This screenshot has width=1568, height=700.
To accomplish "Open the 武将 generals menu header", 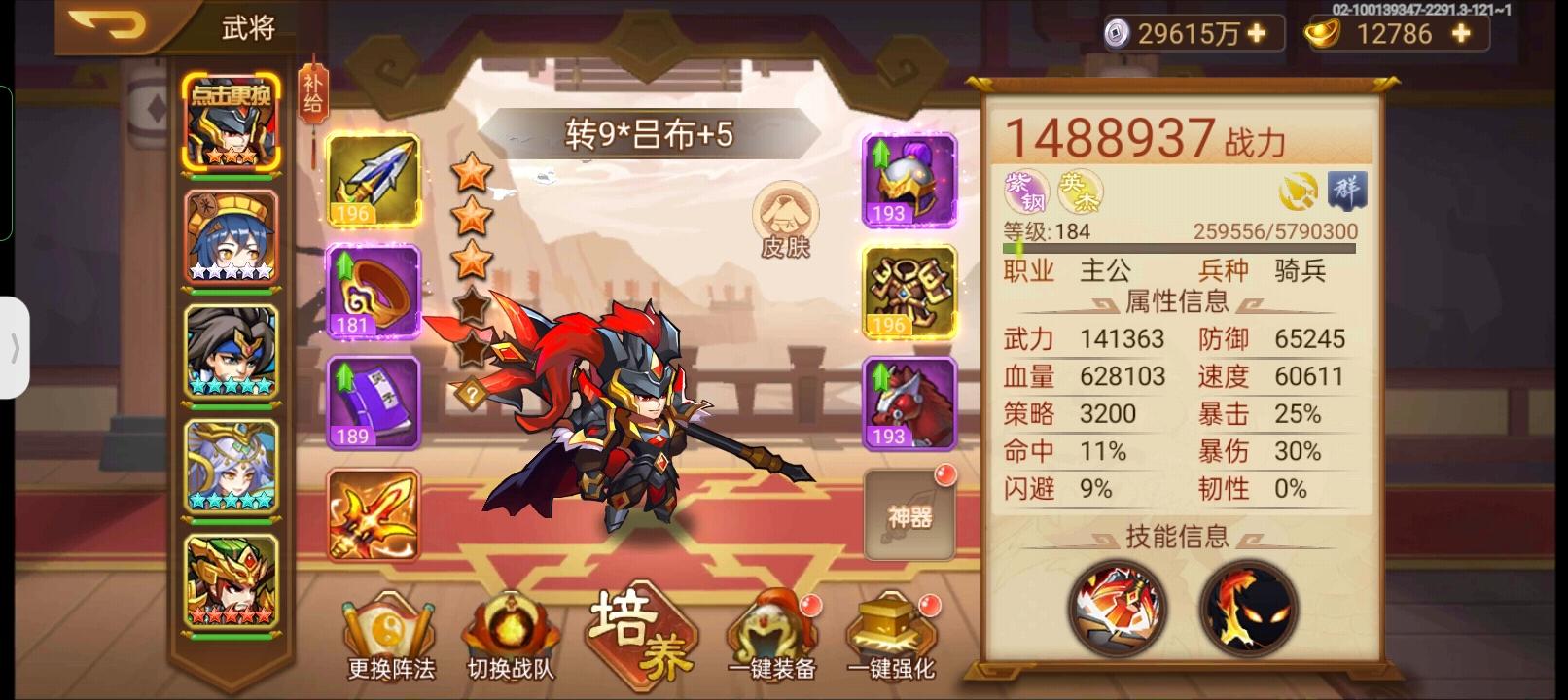I will coord(246,26).
